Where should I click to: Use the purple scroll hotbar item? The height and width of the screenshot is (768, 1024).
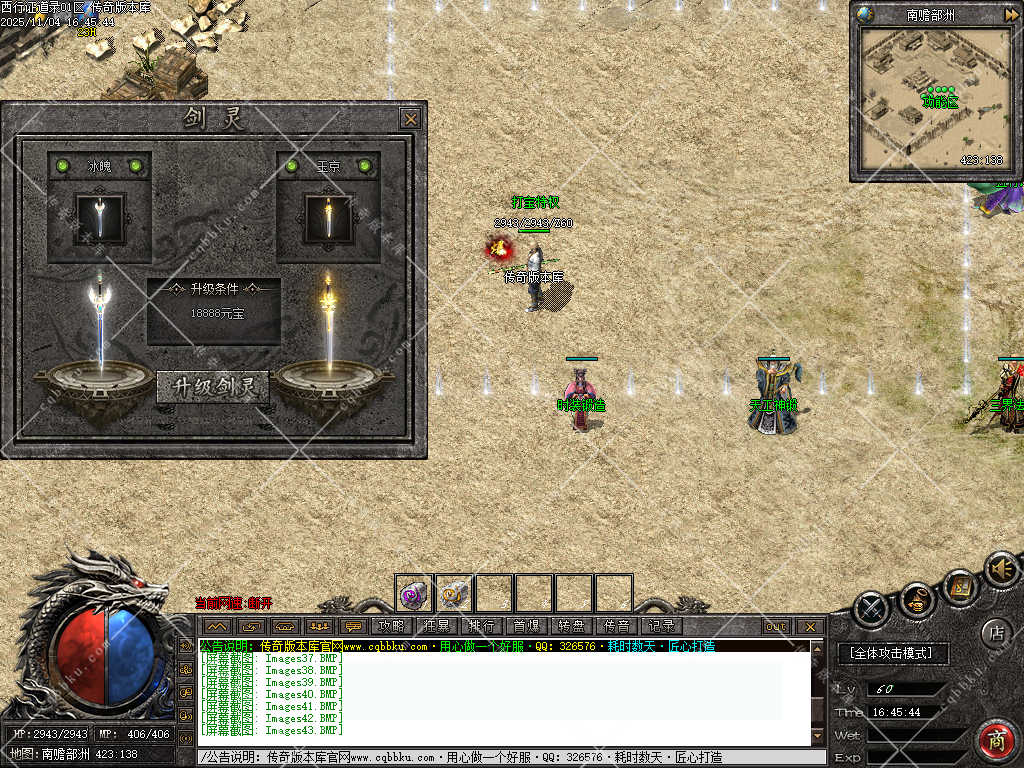pos(414,594)
